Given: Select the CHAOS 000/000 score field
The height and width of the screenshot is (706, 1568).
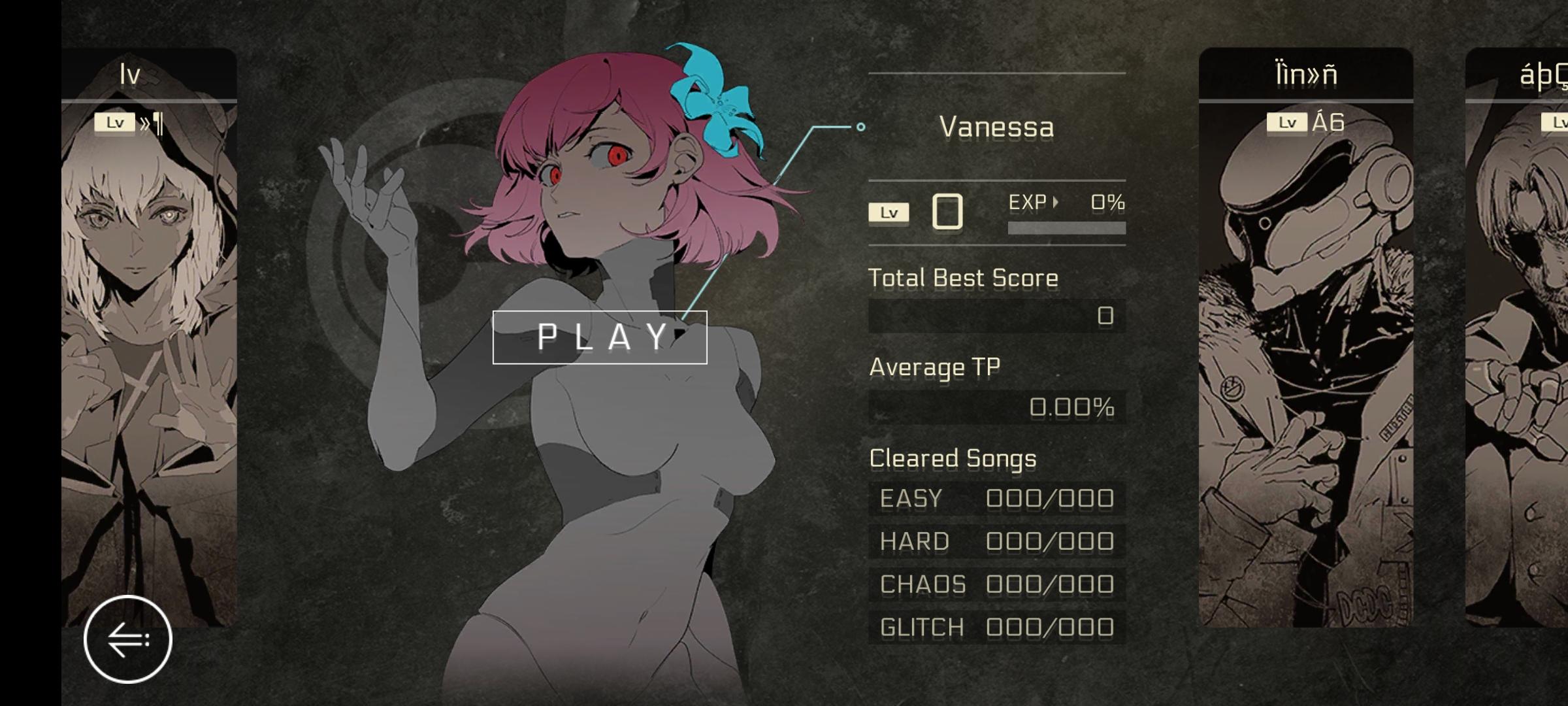Looking at the screenshot, I should coord(998,584).
